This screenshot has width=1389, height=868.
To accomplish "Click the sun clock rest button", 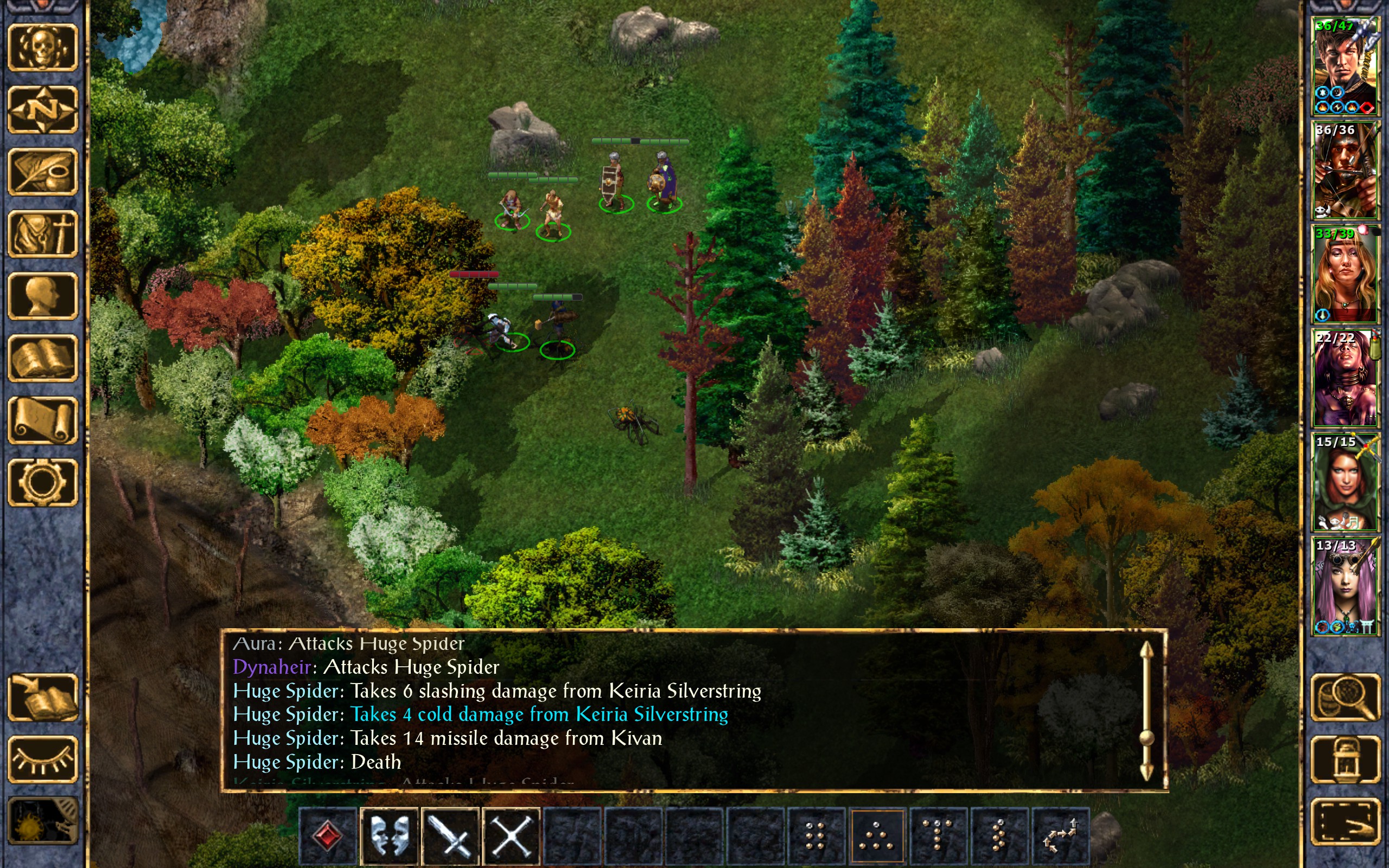I will tap(42, 821).
